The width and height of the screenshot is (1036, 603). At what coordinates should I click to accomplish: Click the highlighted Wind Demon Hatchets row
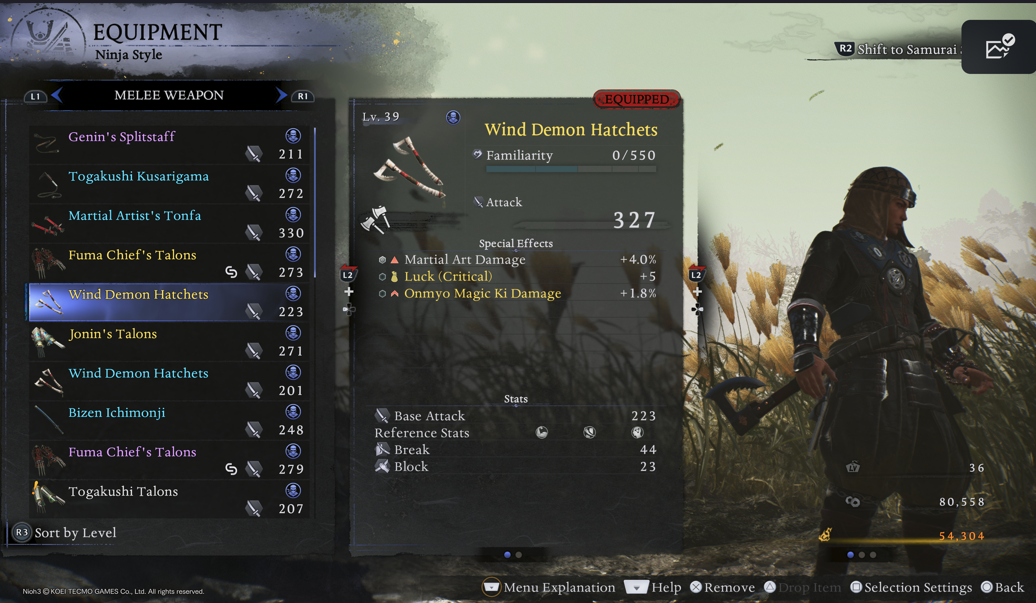pyautogui.click(x=170, y=302)
